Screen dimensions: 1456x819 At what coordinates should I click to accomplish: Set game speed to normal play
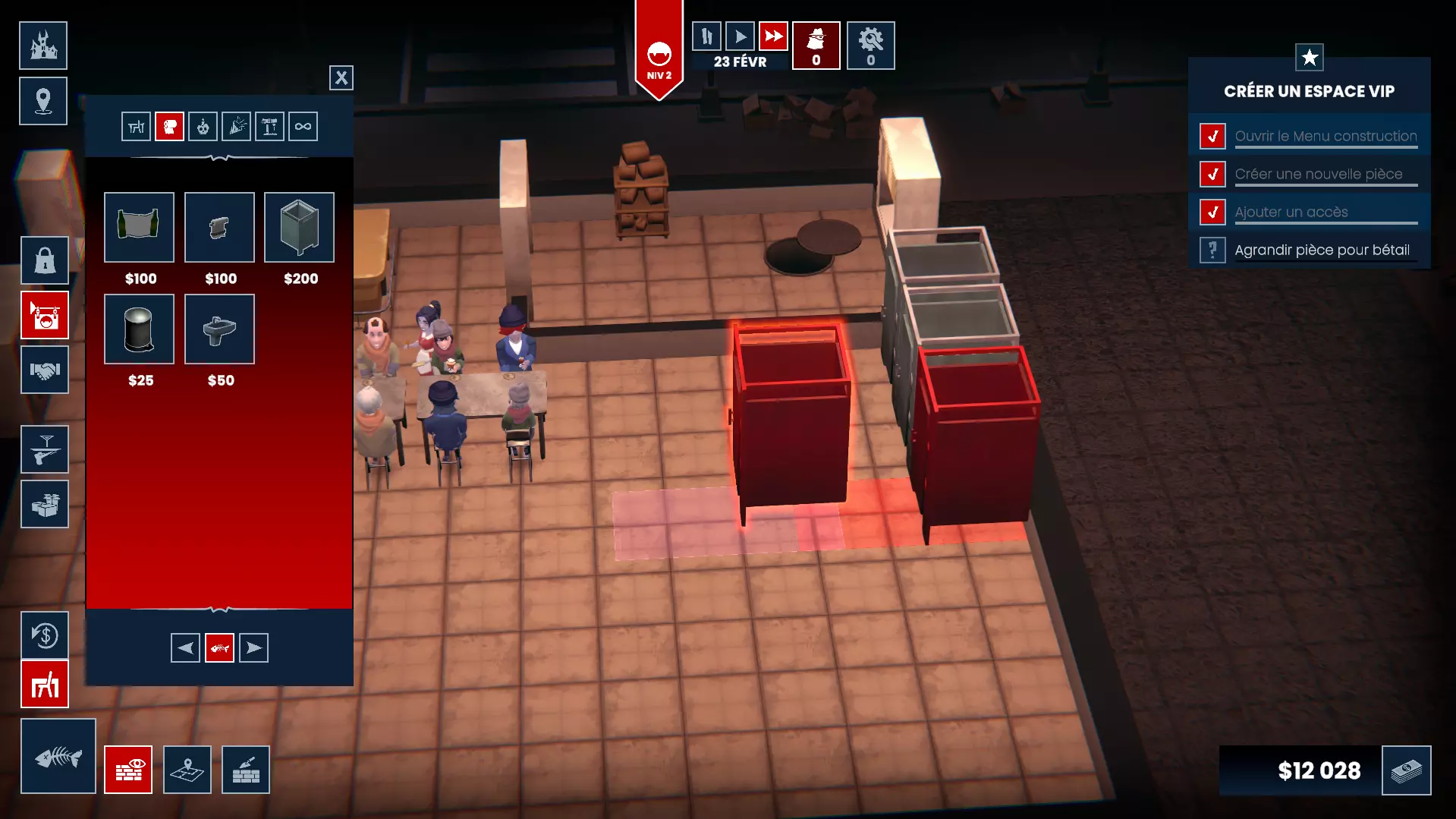(x=740, y=36)
